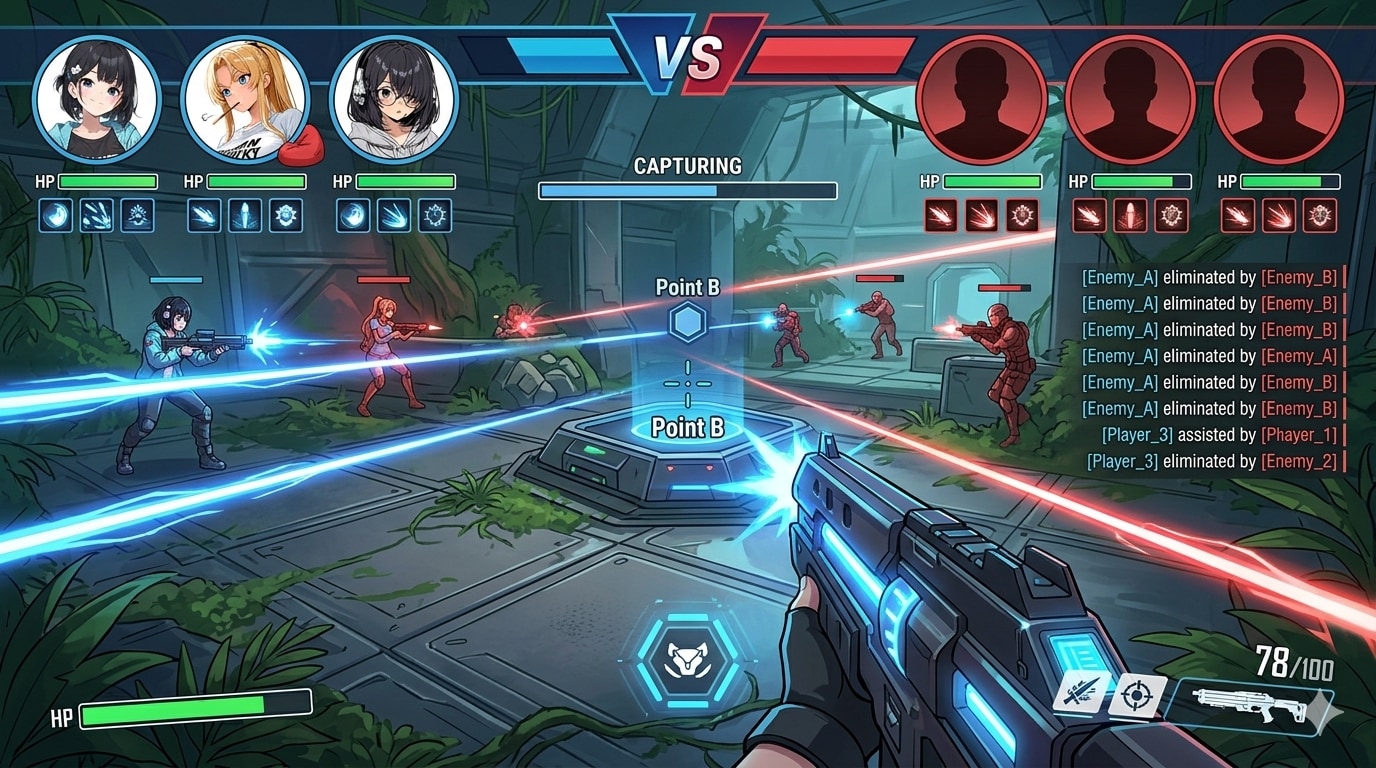Click the Enemy_A eliminated by Enemy_A feed row
The height and width of the screenshot is (768, 1376).
click(x=1213, y=356)
